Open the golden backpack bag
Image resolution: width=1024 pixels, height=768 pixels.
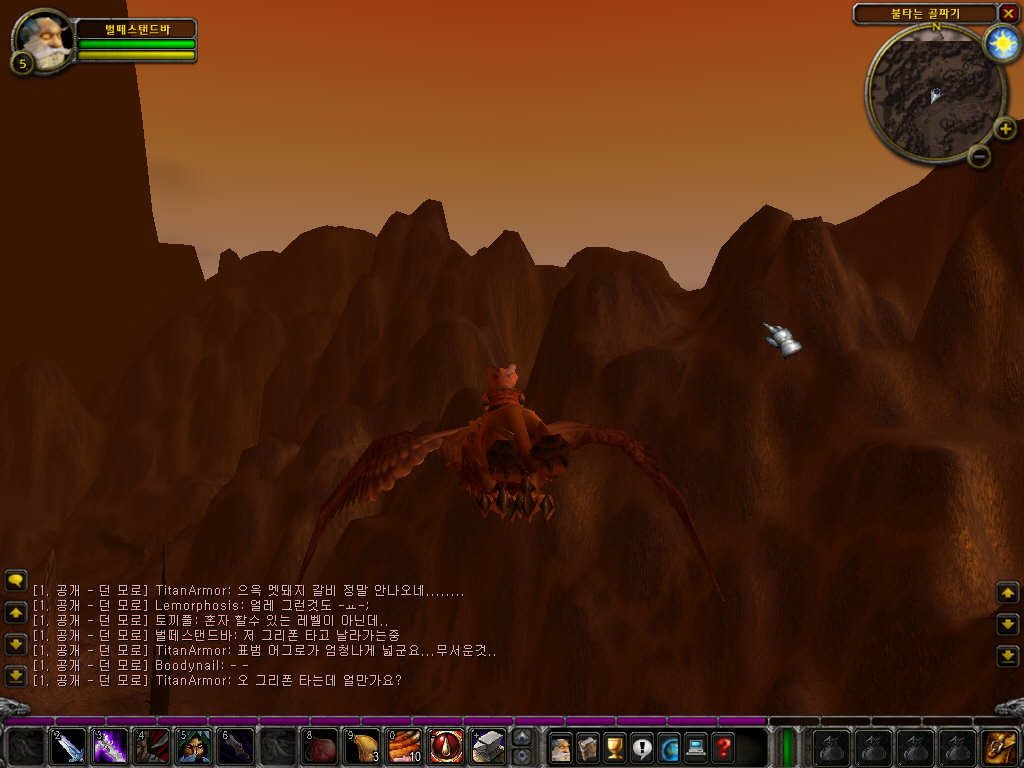(x=999, y=747)
